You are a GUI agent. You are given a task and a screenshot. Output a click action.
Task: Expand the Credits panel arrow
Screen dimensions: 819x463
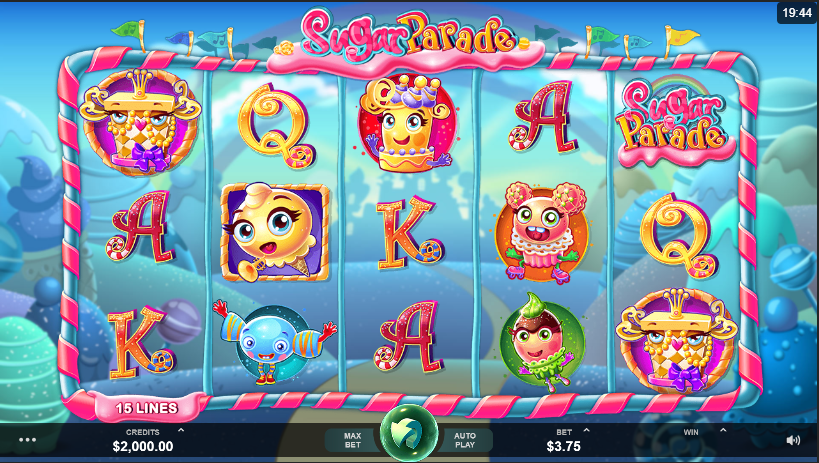tap(180, 431)
